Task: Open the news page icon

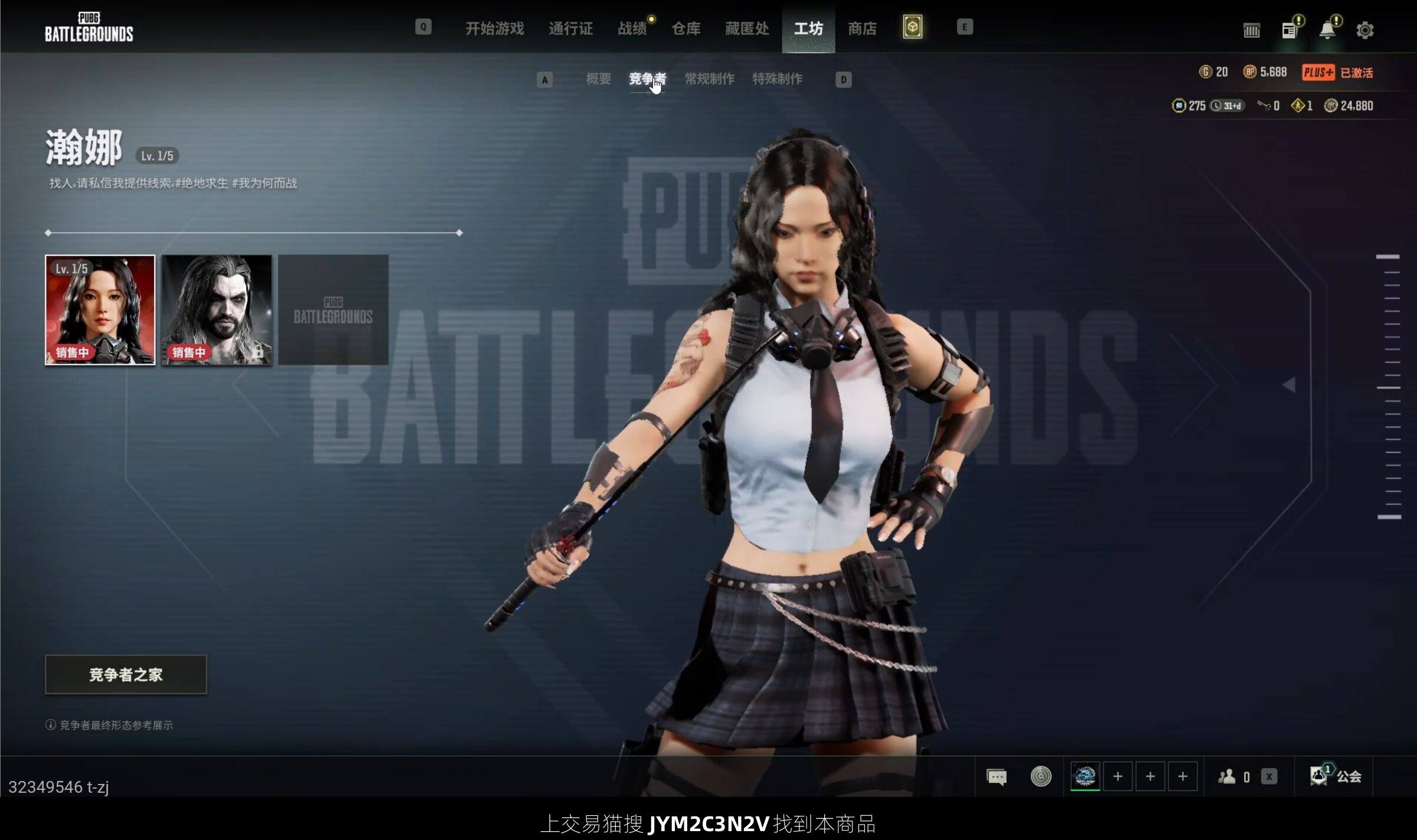Action: [1289, 30]
